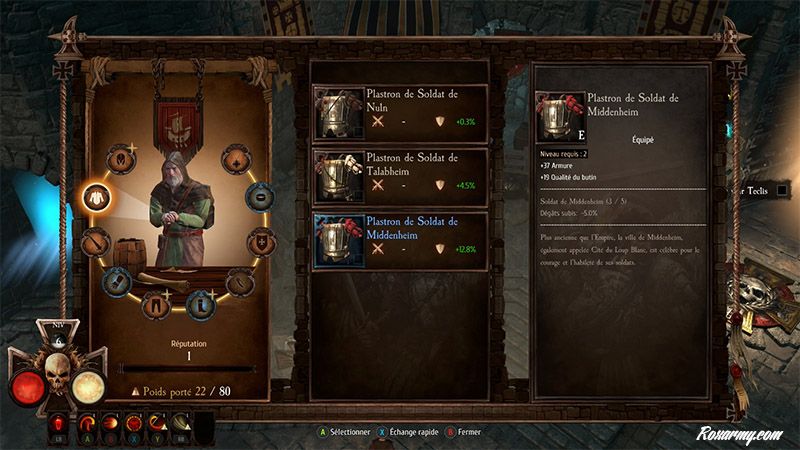Select the Plastron de Soldat de Nuln

(400, 111)
